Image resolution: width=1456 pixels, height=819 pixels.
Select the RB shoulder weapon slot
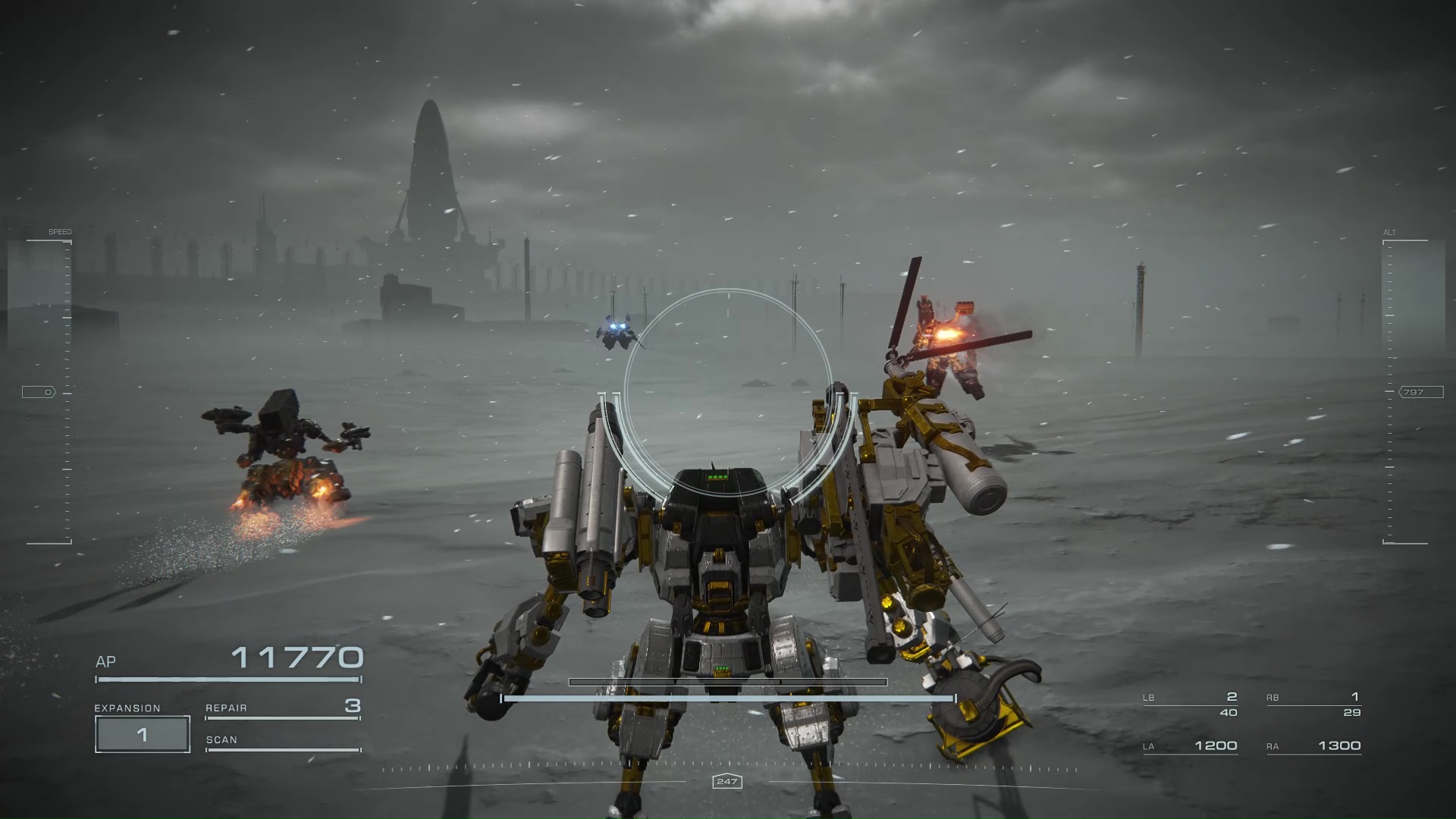point(1313,704)
